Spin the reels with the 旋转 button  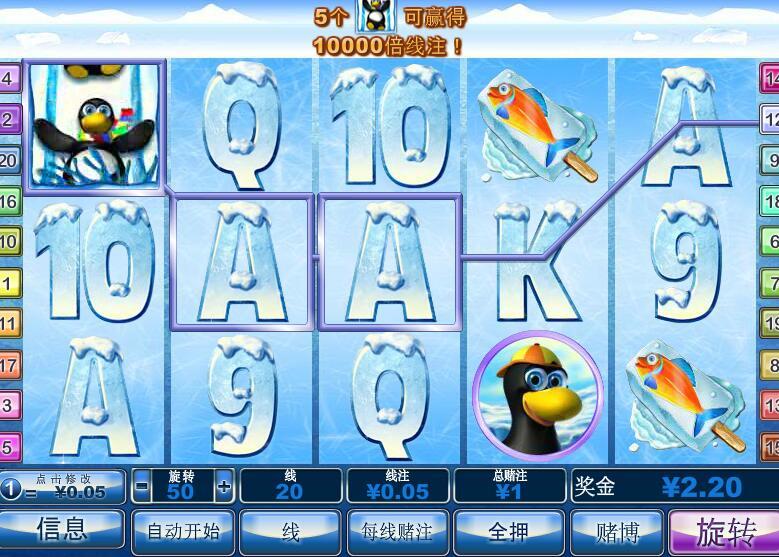[725, 531]
